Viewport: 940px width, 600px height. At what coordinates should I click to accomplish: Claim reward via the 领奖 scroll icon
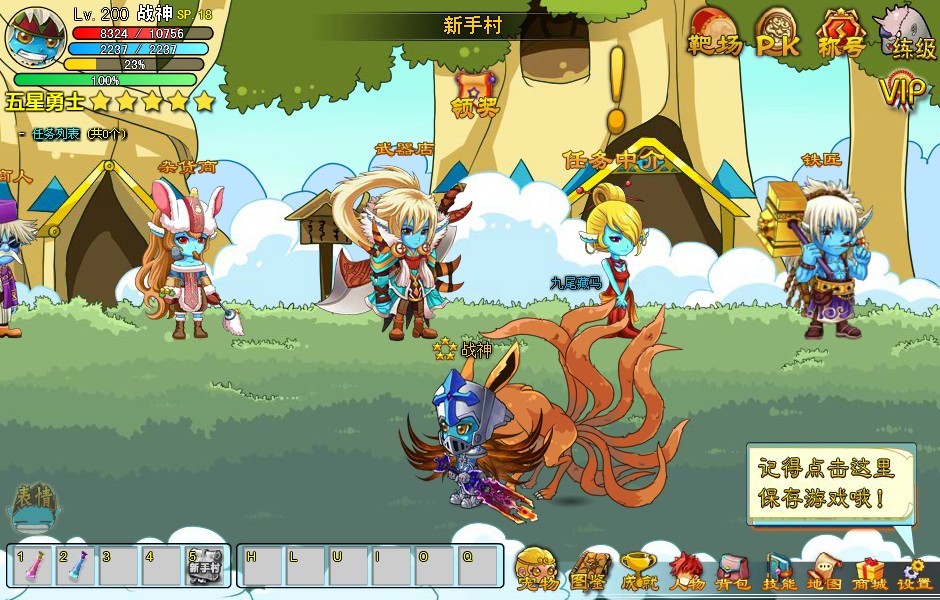tap(474, 94)
